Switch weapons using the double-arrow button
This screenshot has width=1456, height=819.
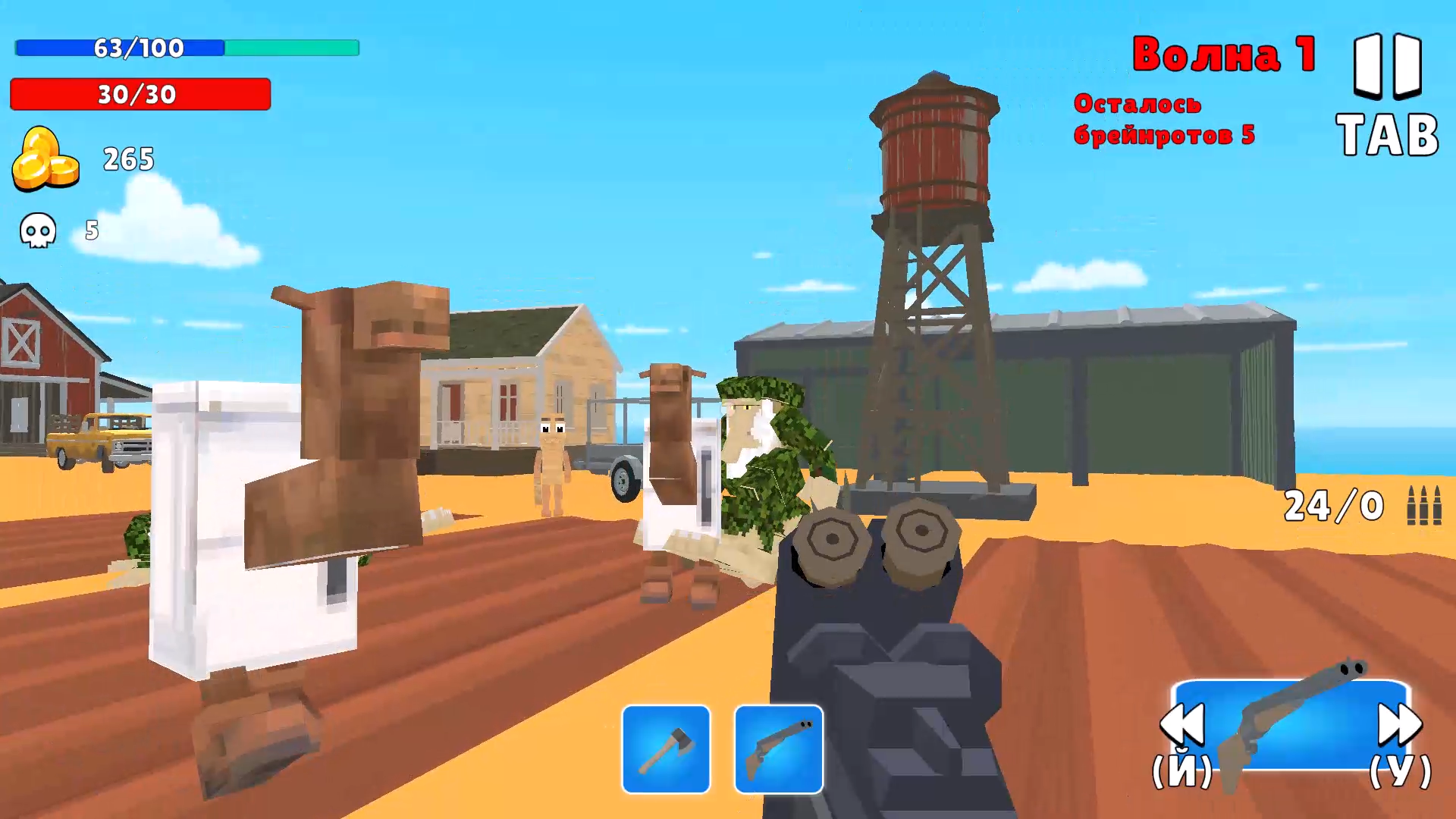[1401, 724]
